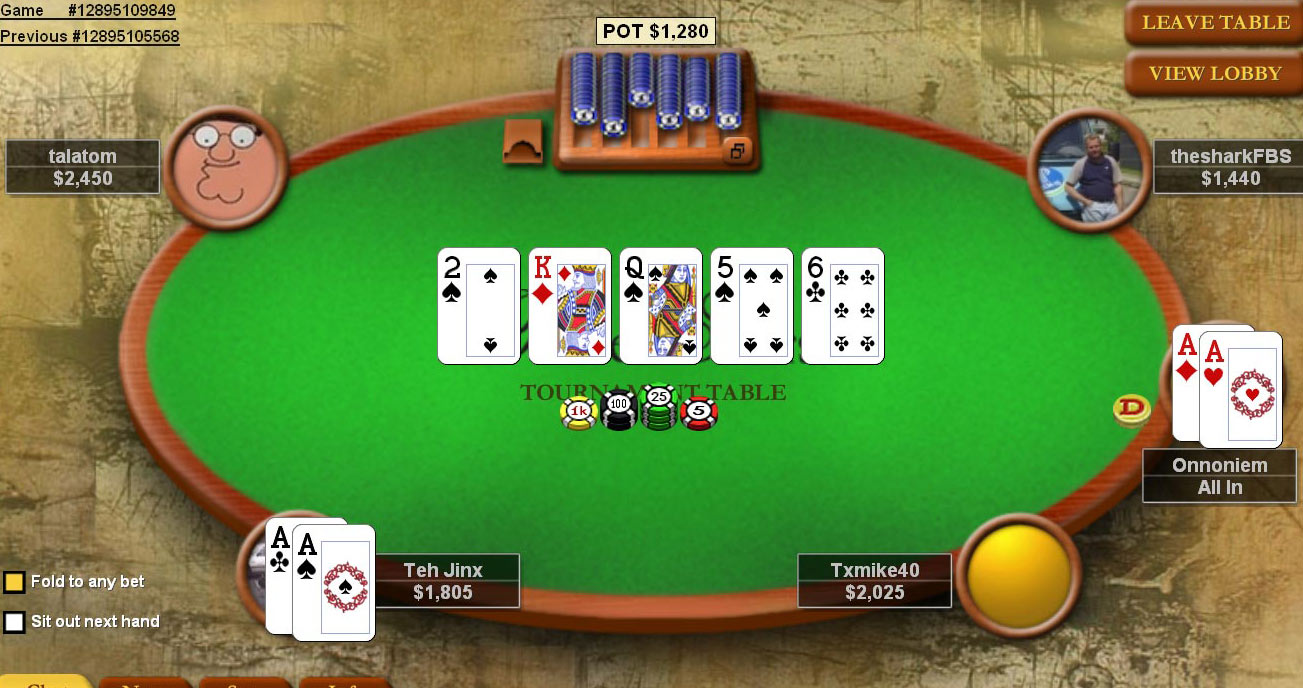Screen dimensions: 1303x688
Task: Toggle the Fold to any bet checkbox
Action: (x=14, y=582)
